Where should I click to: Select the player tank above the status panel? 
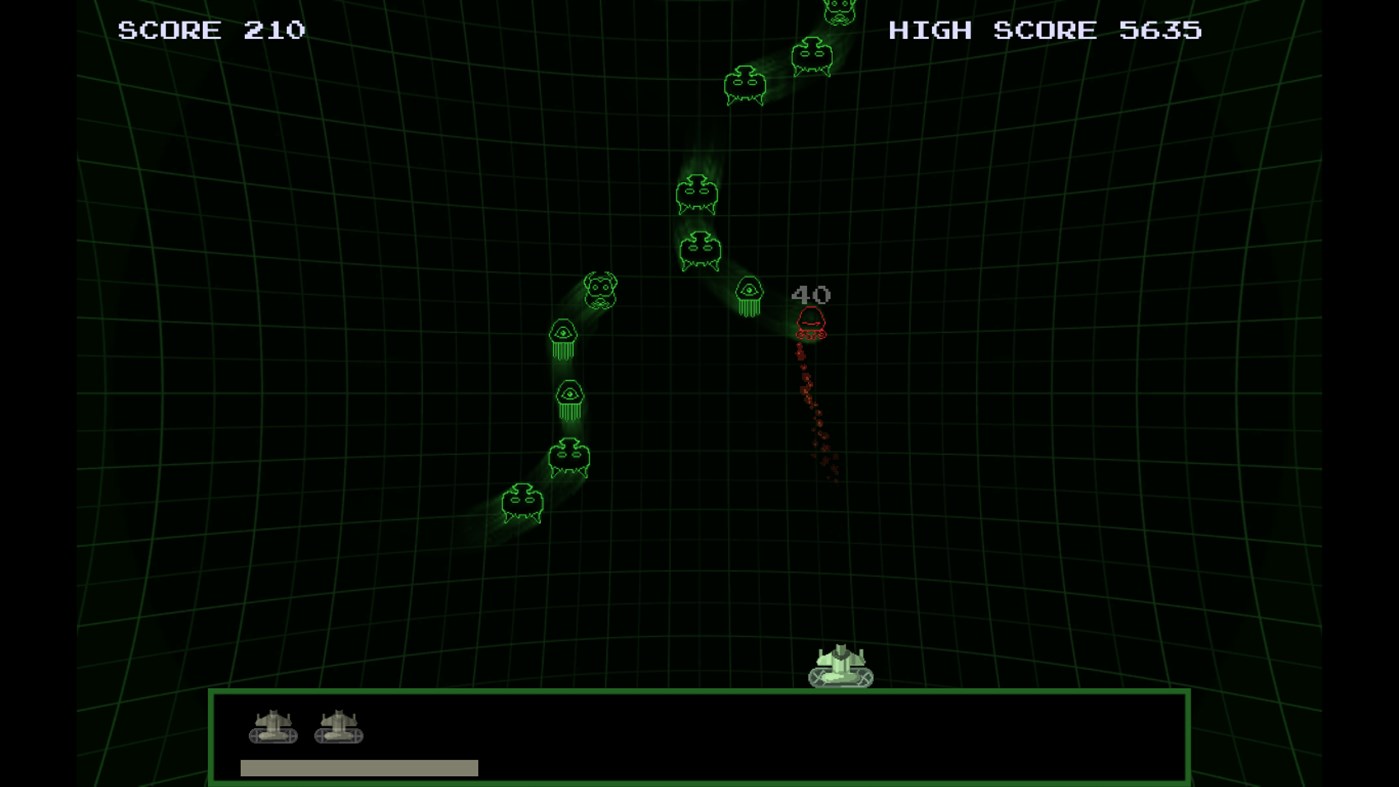point(841,665)
